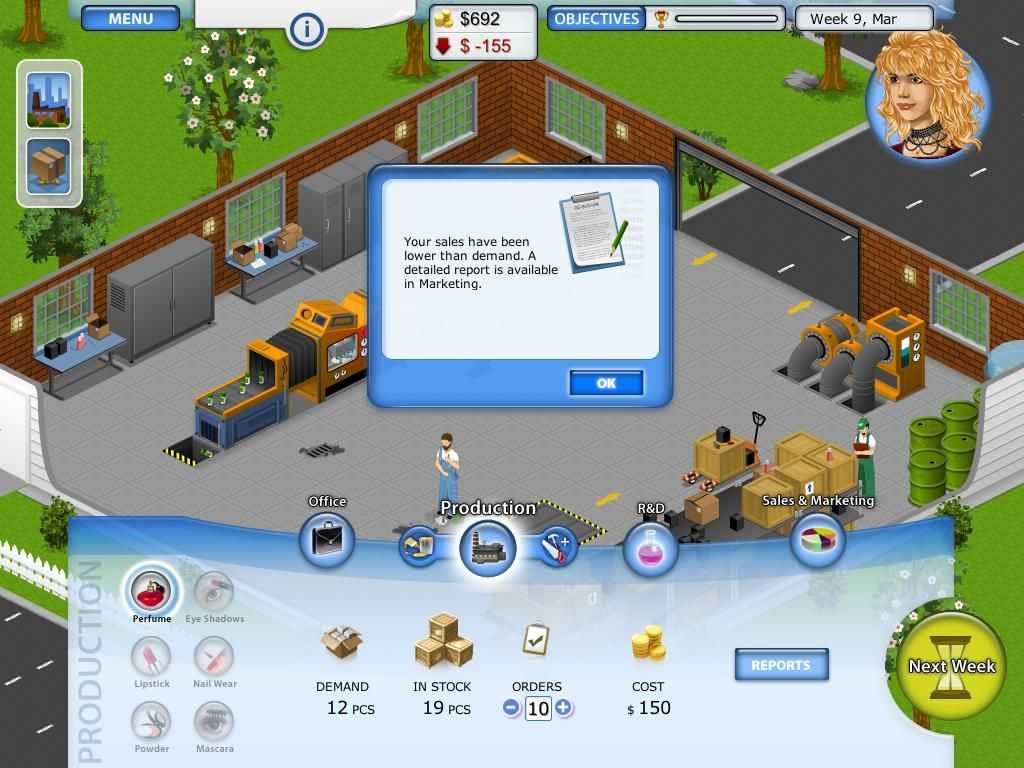Open the MENU button
The width and height of the screenshot is (1024, 768).
(130, 18)
